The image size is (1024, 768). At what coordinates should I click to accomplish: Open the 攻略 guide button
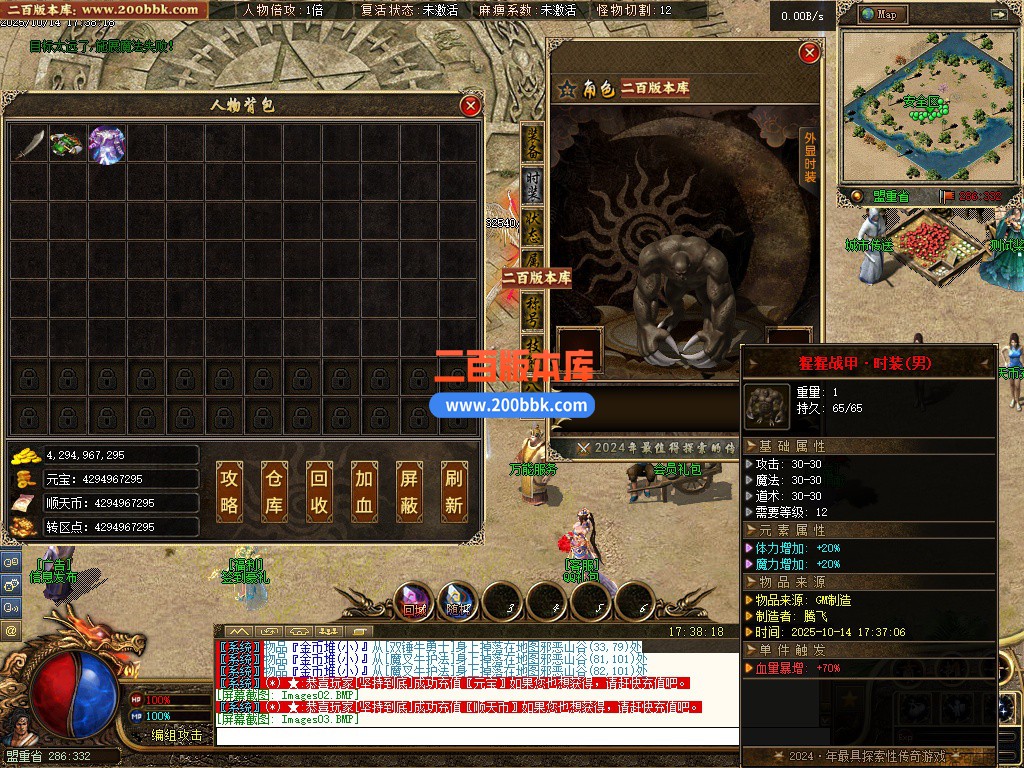coord(229,492)
